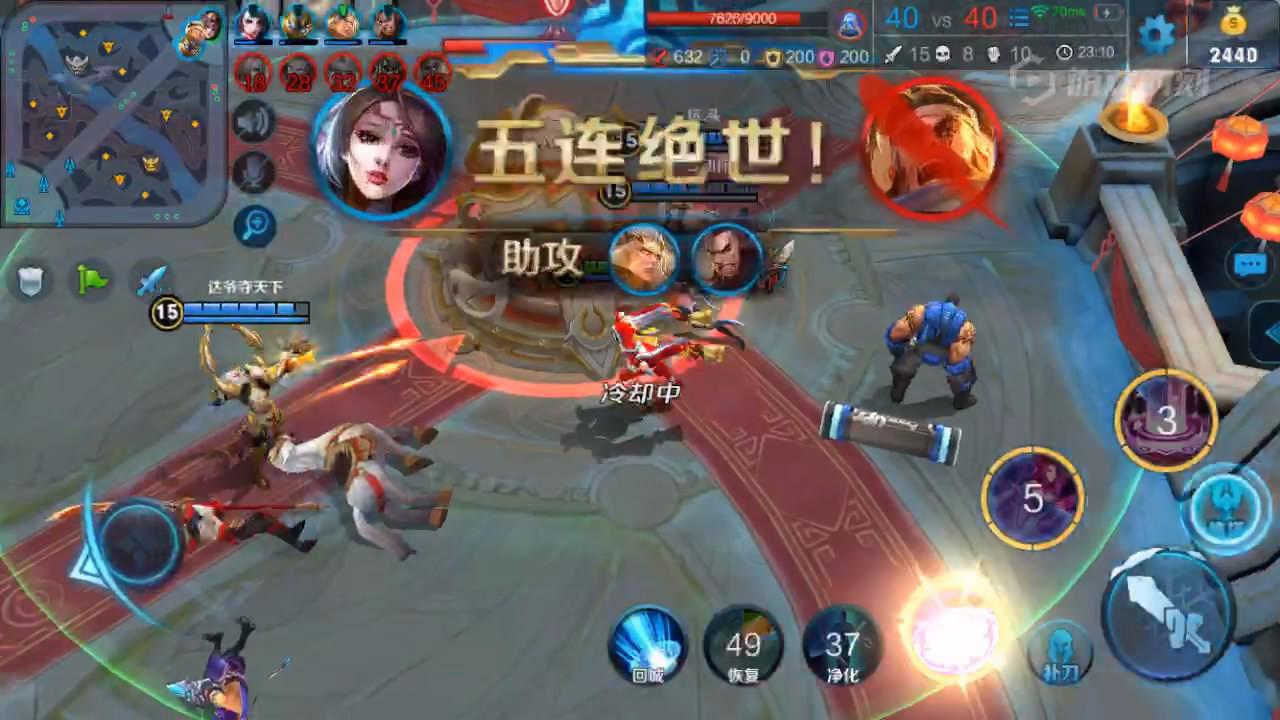Open the Settings gear icon
The height and width of the screenshot is (720, 1280).
tap(1156, 32)
